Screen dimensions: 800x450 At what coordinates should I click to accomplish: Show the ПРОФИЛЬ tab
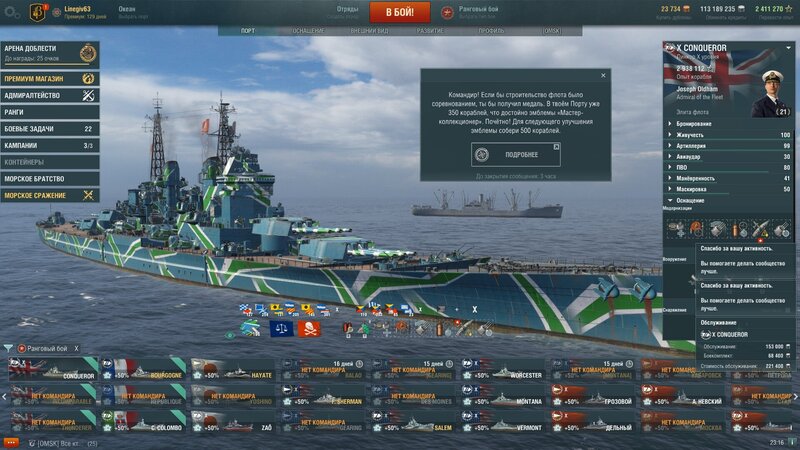[x=491, y=31]
